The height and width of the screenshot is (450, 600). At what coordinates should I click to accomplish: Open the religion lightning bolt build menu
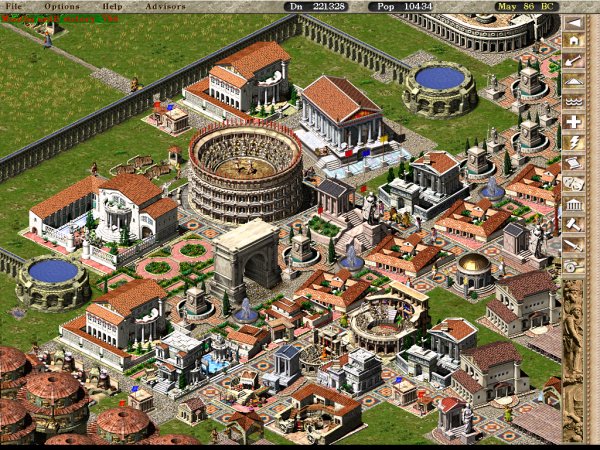574,143
